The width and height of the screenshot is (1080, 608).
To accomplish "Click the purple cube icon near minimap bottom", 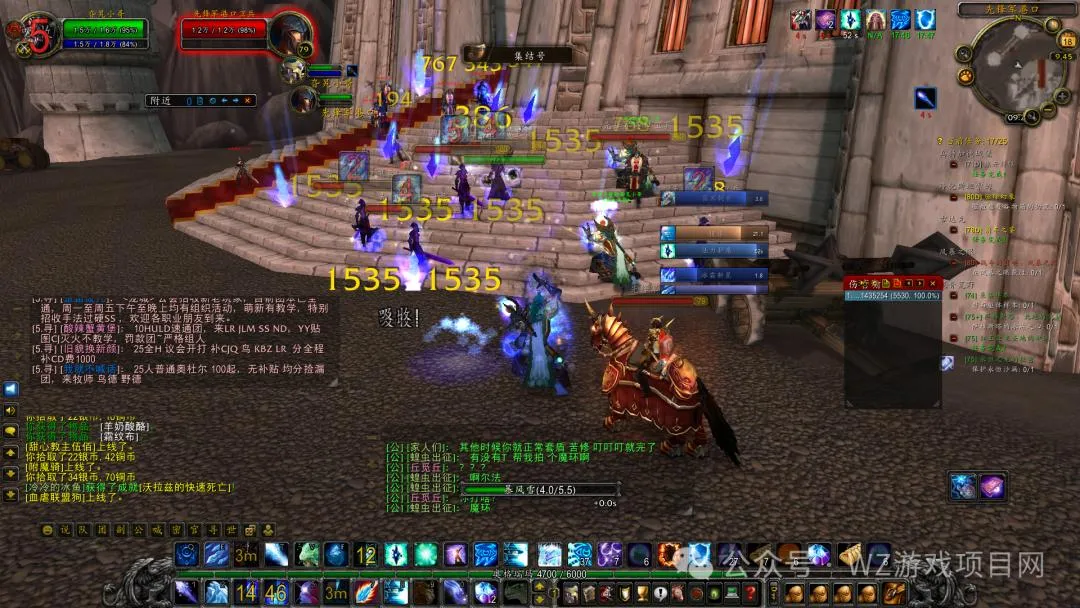I will click(992, 486).
